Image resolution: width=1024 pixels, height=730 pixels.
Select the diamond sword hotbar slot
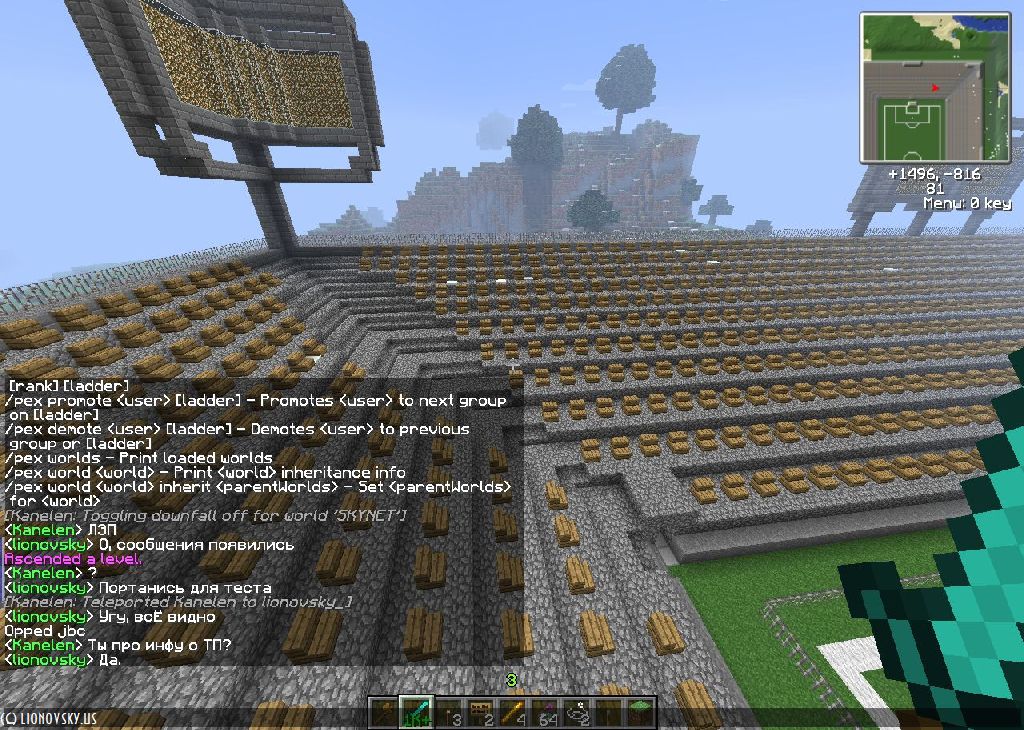pos(417,712)
